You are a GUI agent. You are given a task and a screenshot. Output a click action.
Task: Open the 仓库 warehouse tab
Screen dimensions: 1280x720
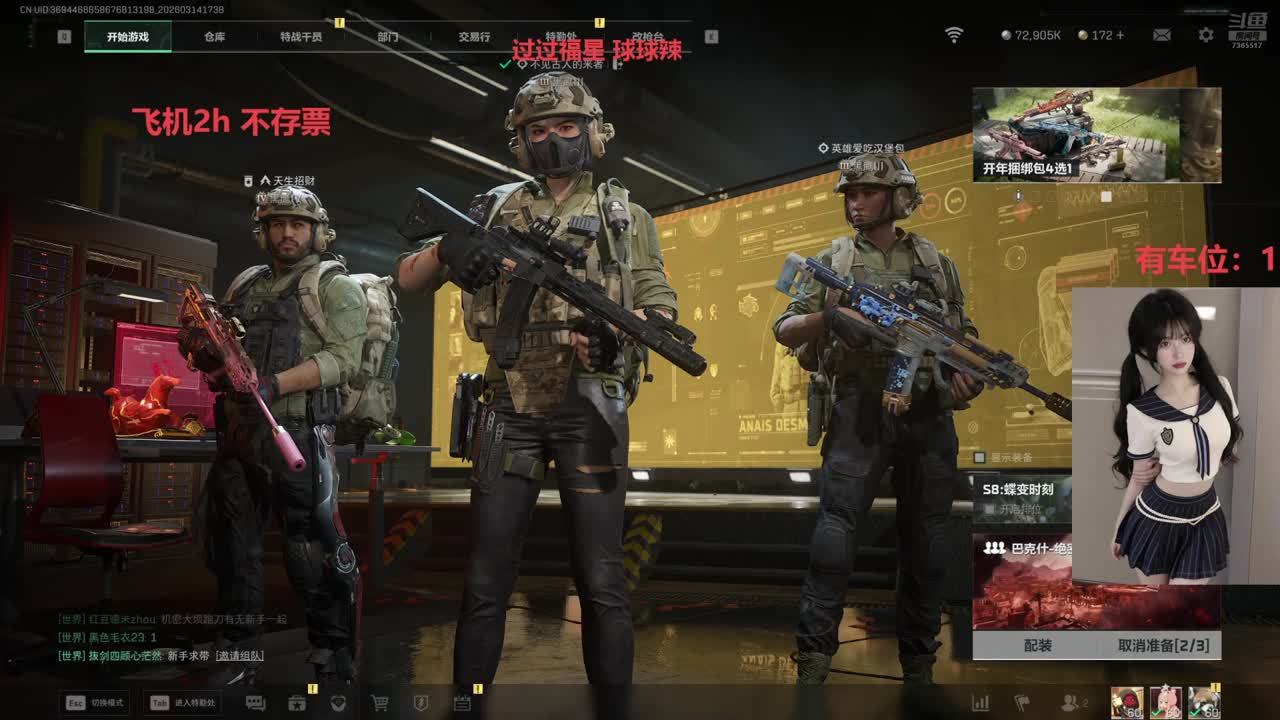(215, 37)
